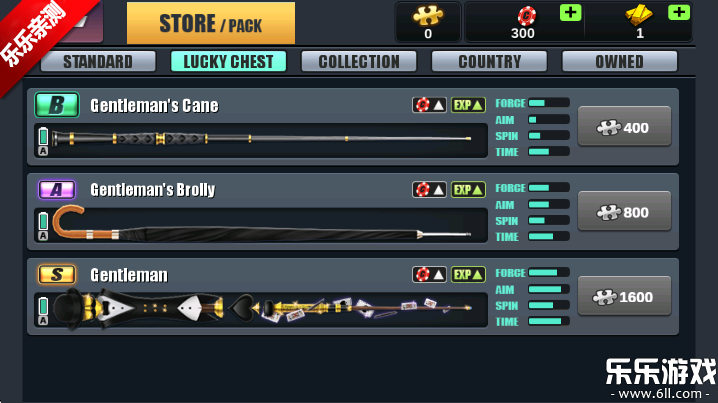718x403 pixels.
Task: Select the Gentleman's Brolly umbrella cue image
Action: tap(262, 225)
